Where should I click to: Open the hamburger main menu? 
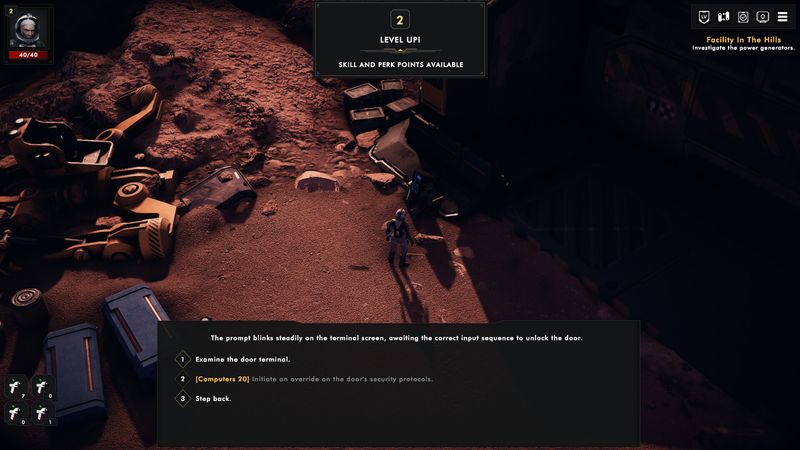pyautogui.click(x=782, y=17)
